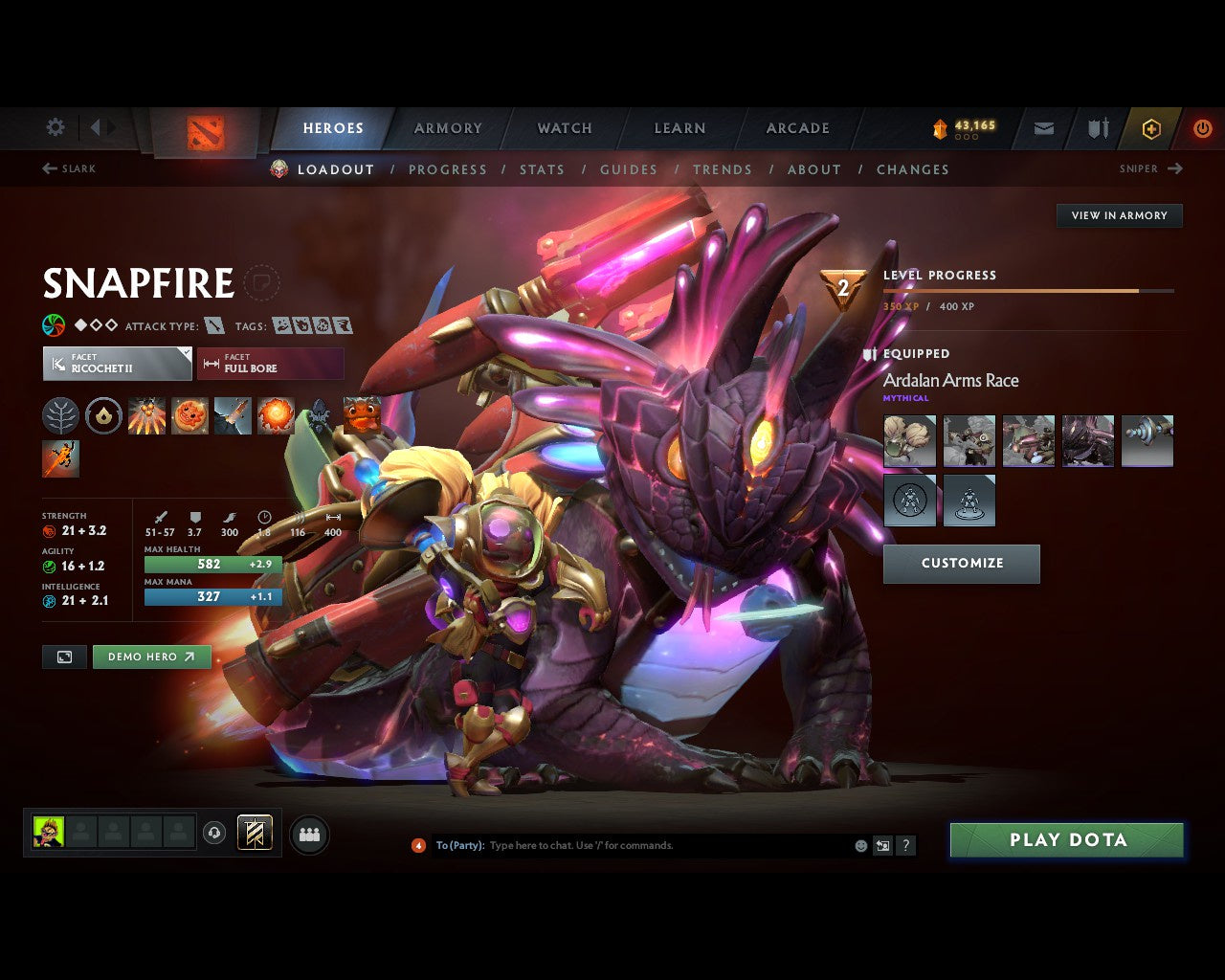The width and height of the screenshot is (1225, 980).
Task: Click the VIEW IN ARMORY button
Action: (1118, 215)
